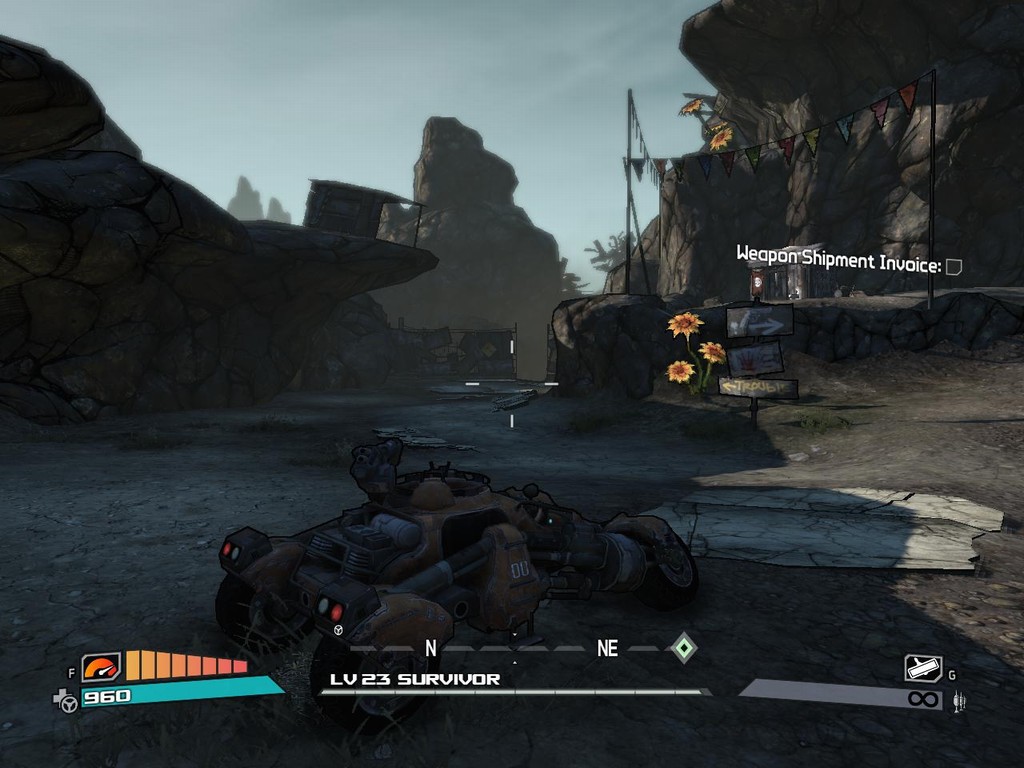Click the speedometer boost icon
The image size is (1024, 768).
pyautogui.click(x=101, y=667)
